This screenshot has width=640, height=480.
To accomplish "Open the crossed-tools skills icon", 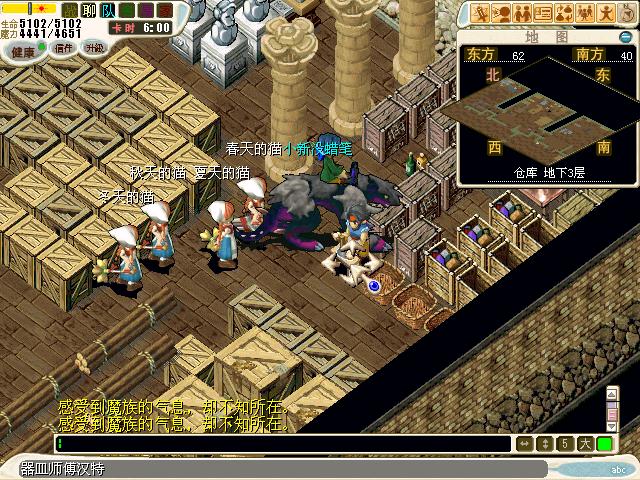I will click(481, 13).
